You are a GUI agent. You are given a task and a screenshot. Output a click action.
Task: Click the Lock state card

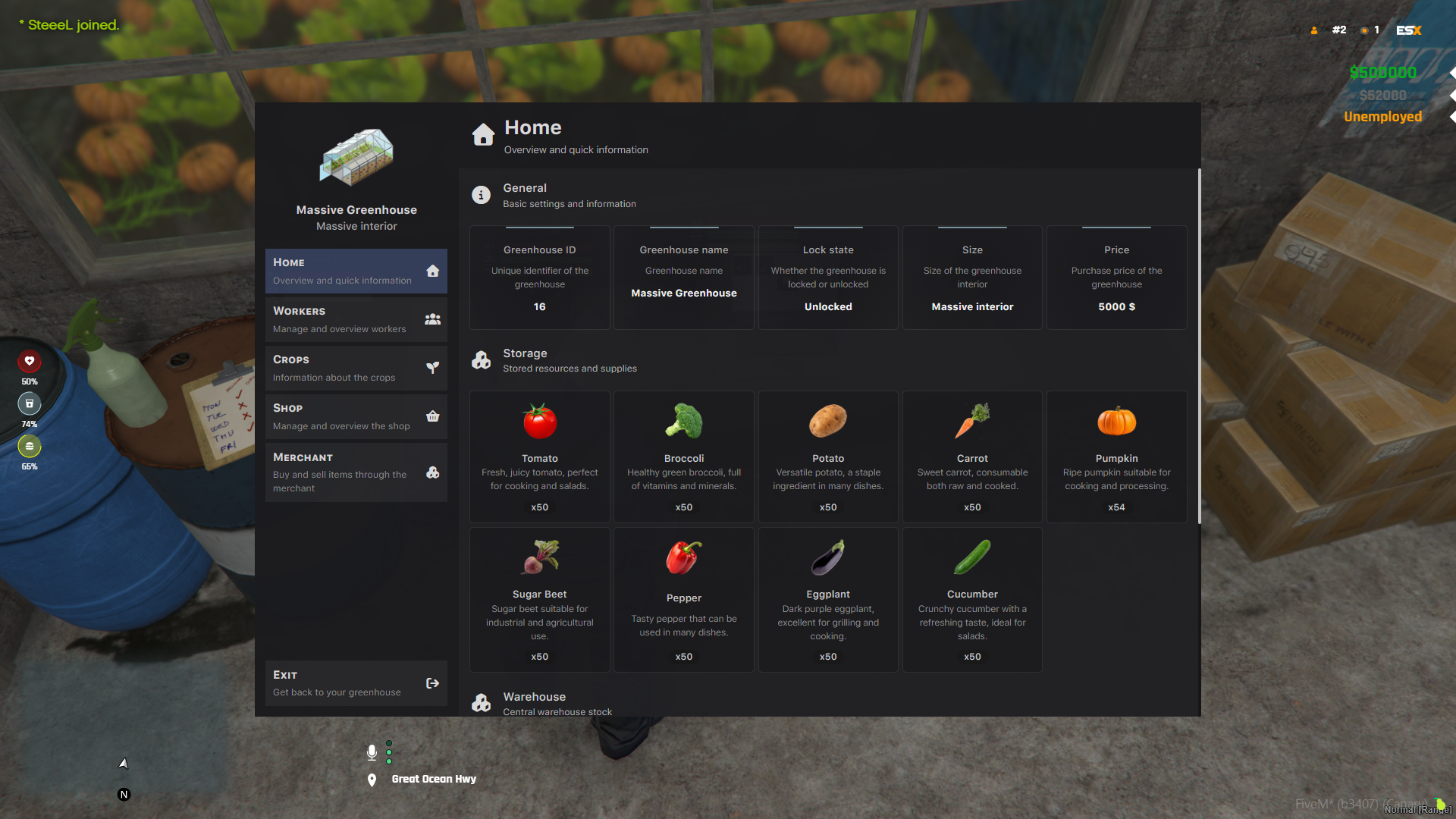[827, 278]
